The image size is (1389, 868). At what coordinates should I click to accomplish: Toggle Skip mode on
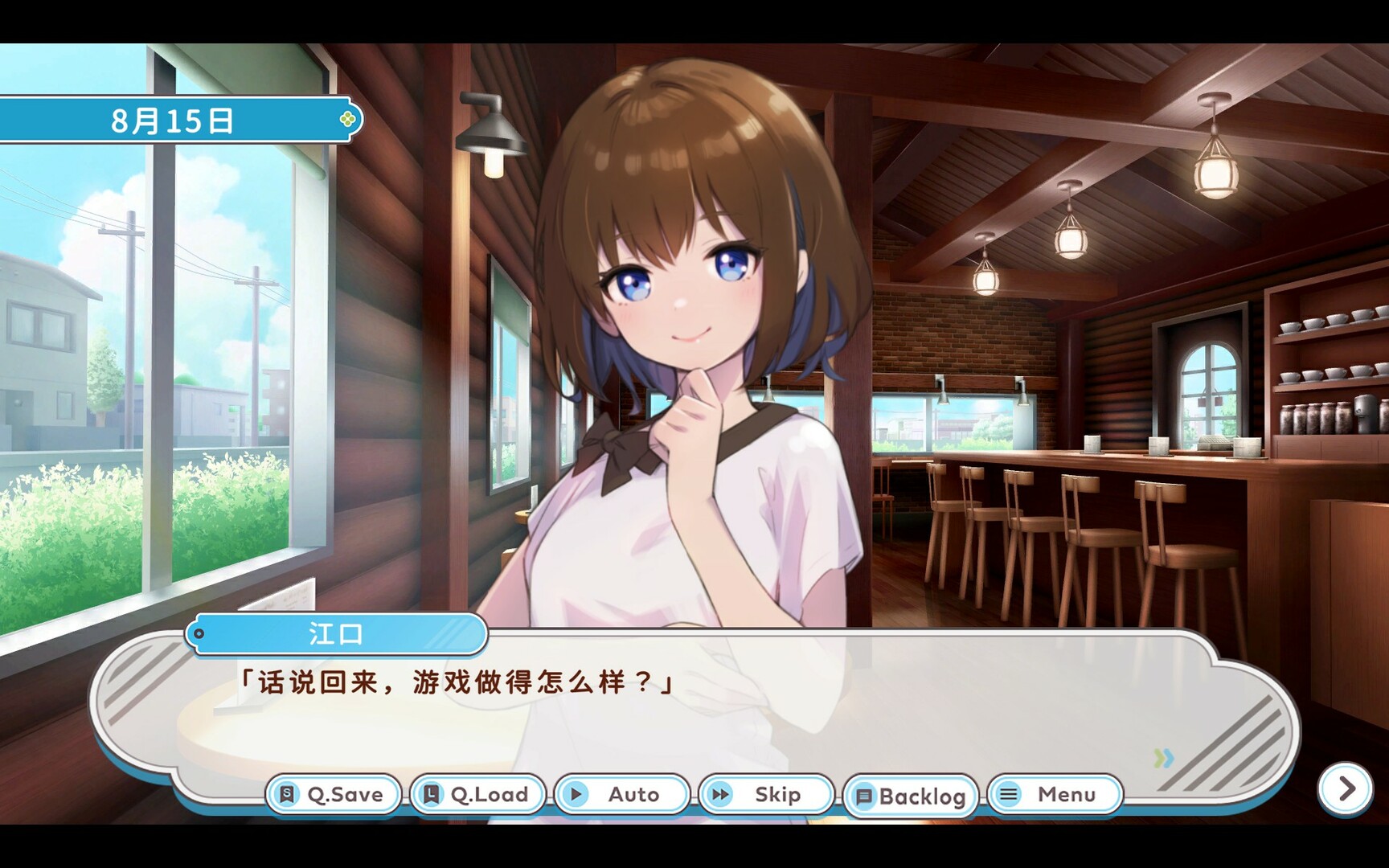point(766,794)
